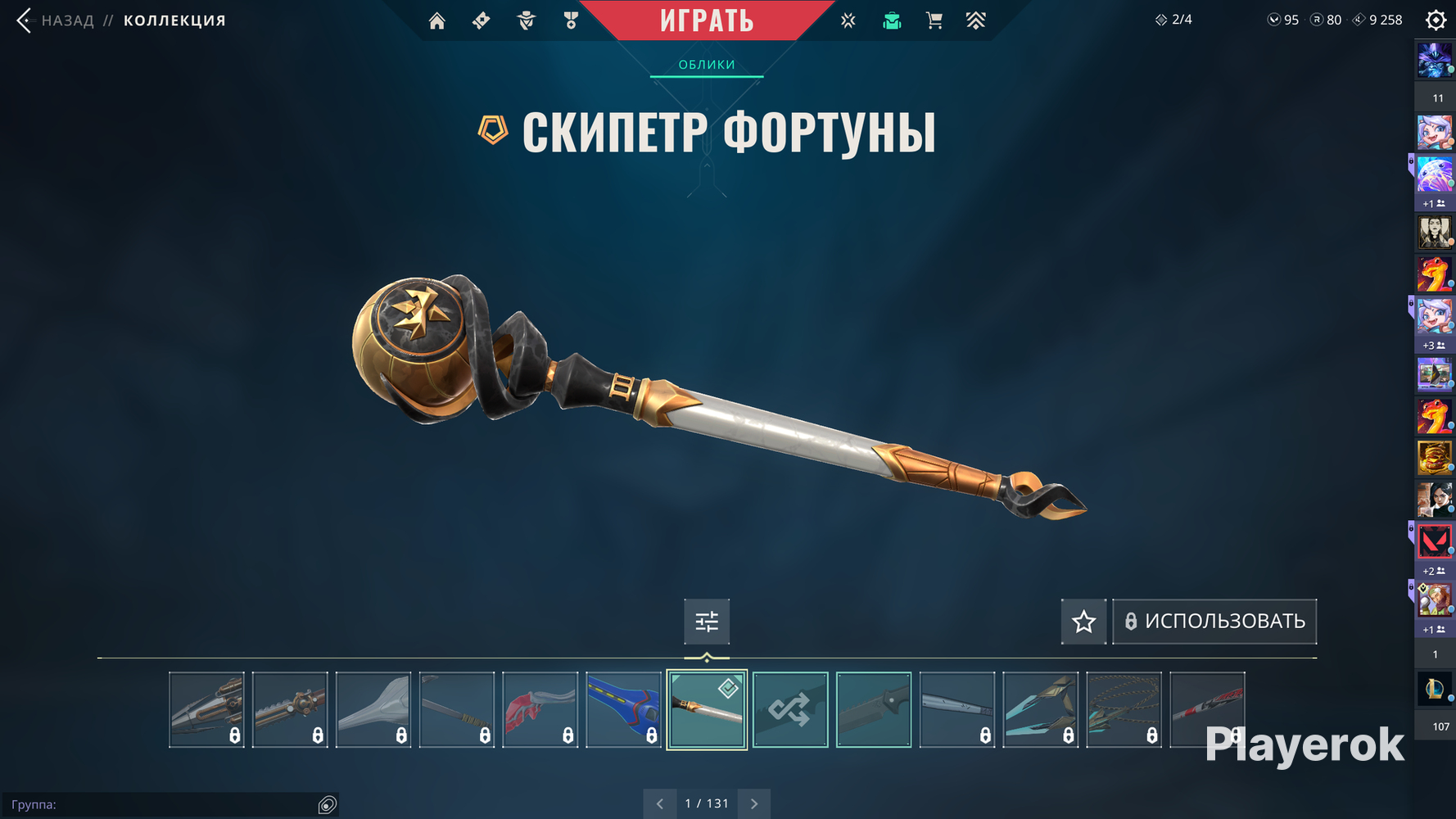Click the next page arrow near 1/131
The width and height of the screenshot is (1456, 819).
pyautogui.click(x=753, y=803)
